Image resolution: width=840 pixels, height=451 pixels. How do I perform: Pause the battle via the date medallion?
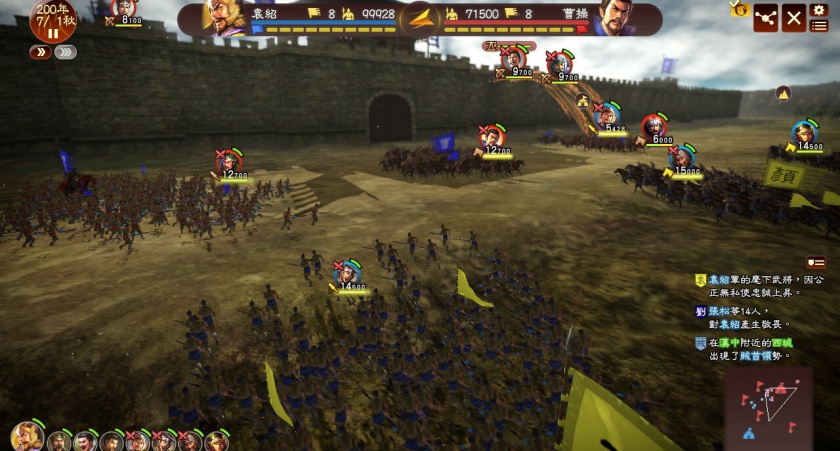pos(52,22)
